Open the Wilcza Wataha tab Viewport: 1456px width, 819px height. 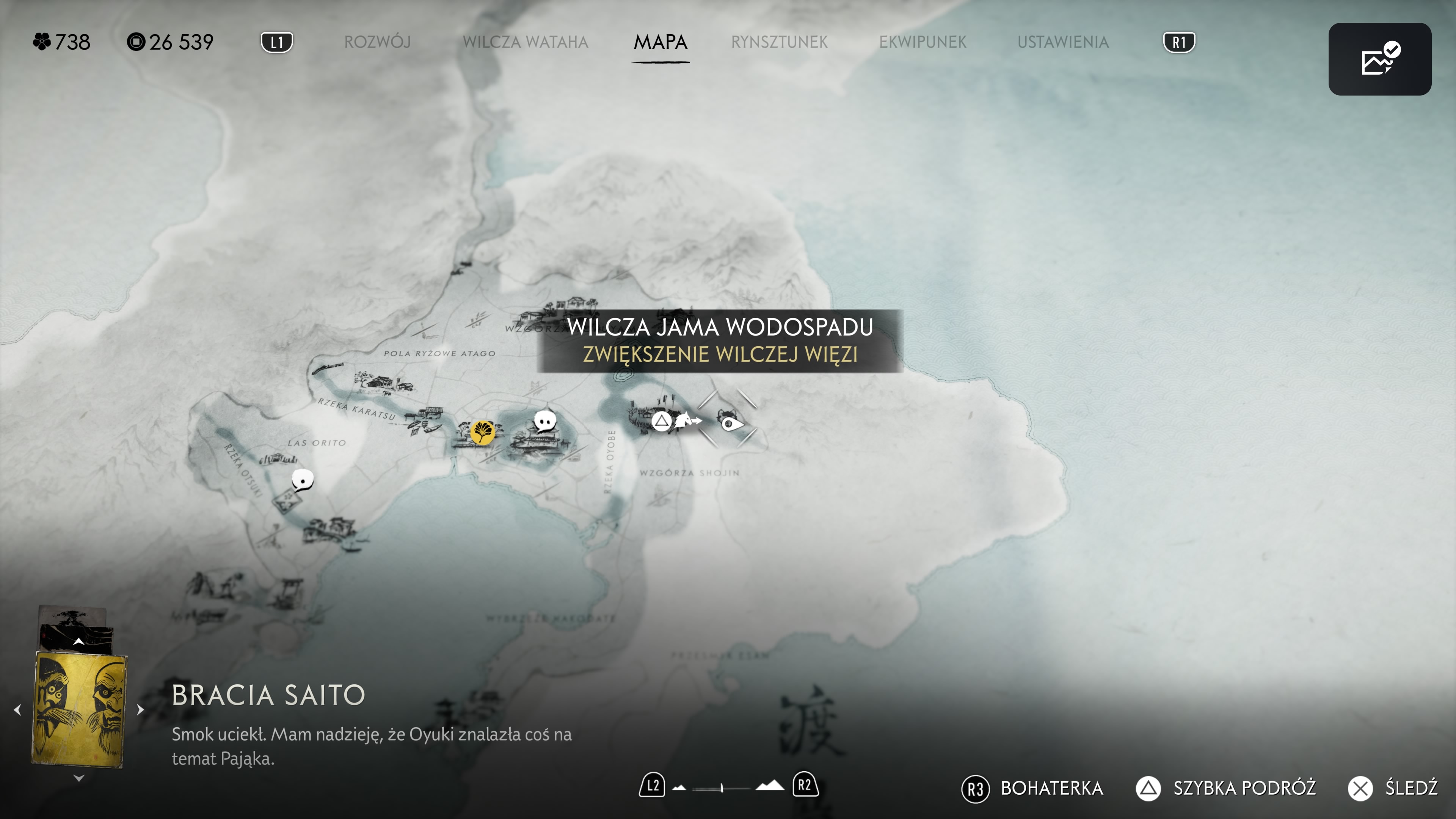pos(525,42)
